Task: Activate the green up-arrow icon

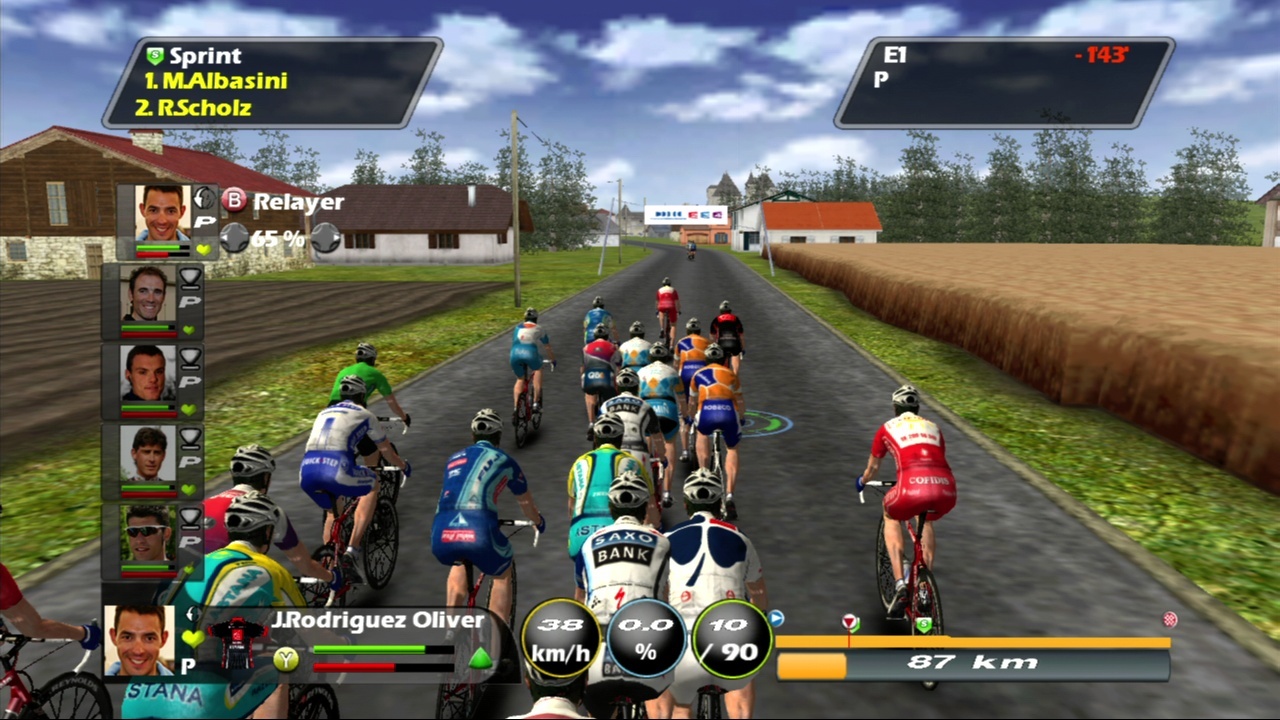Action: coord(480,658)
